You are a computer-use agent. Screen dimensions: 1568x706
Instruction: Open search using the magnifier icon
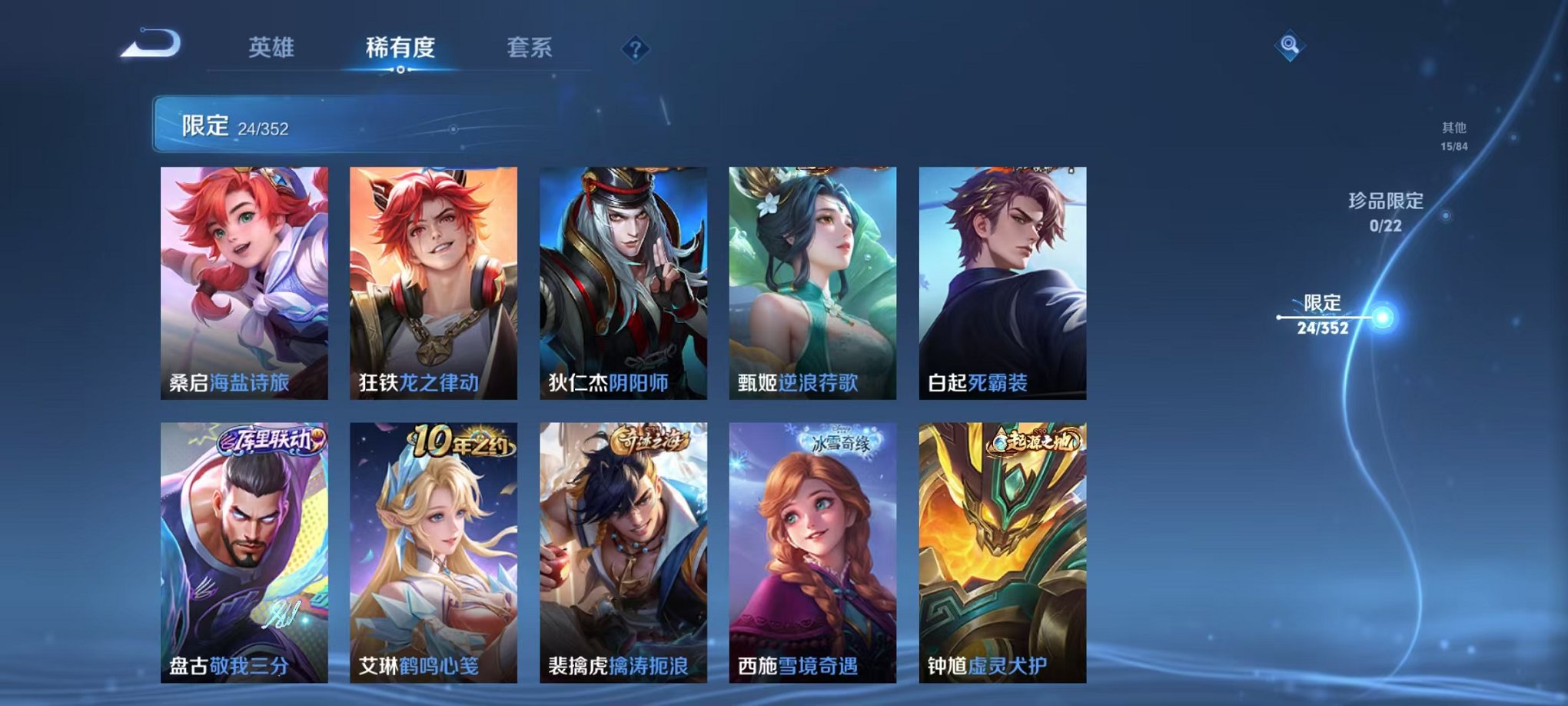1290,48
